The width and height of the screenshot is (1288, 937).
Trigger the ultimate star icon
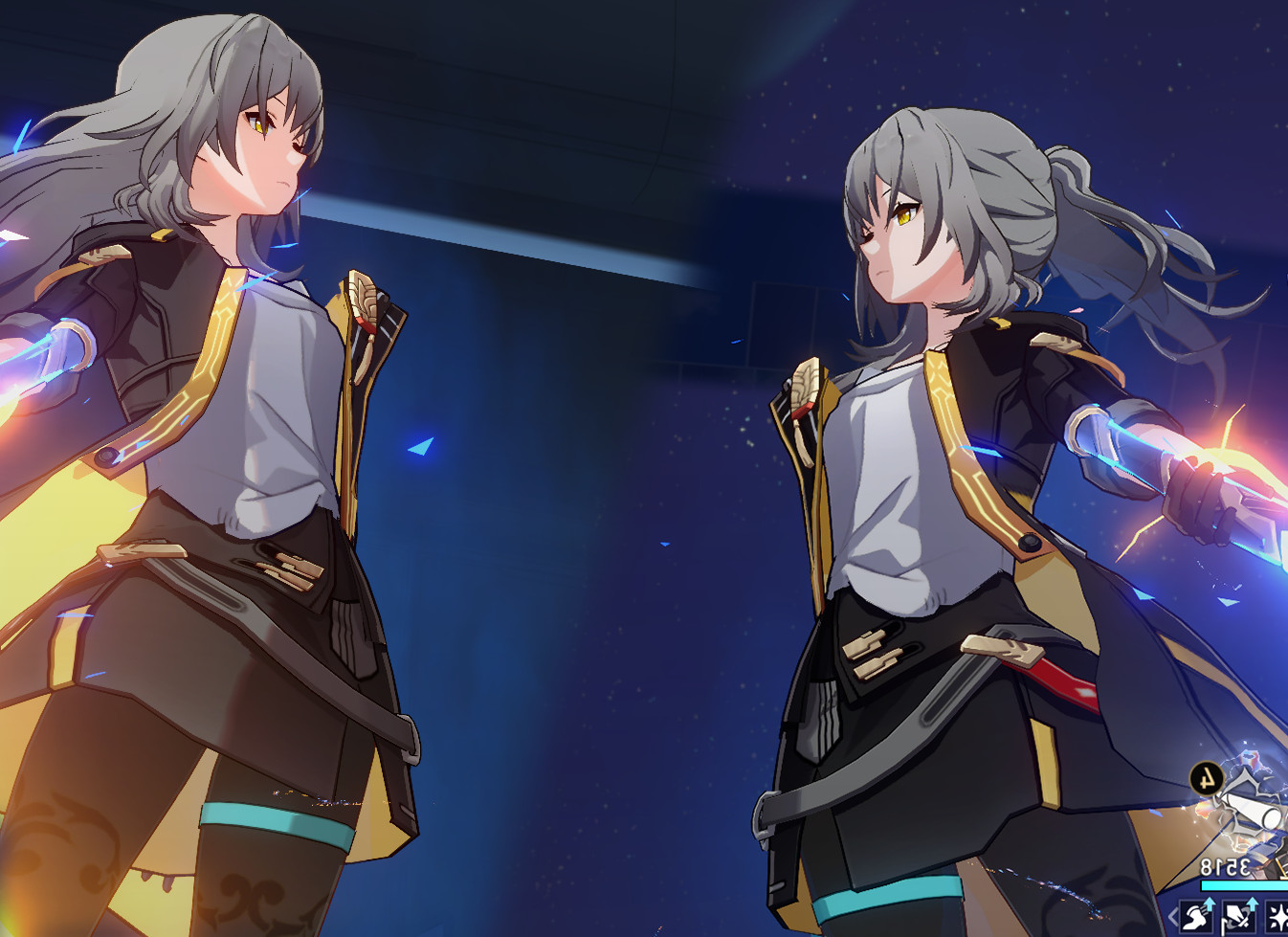[1280, 916]
